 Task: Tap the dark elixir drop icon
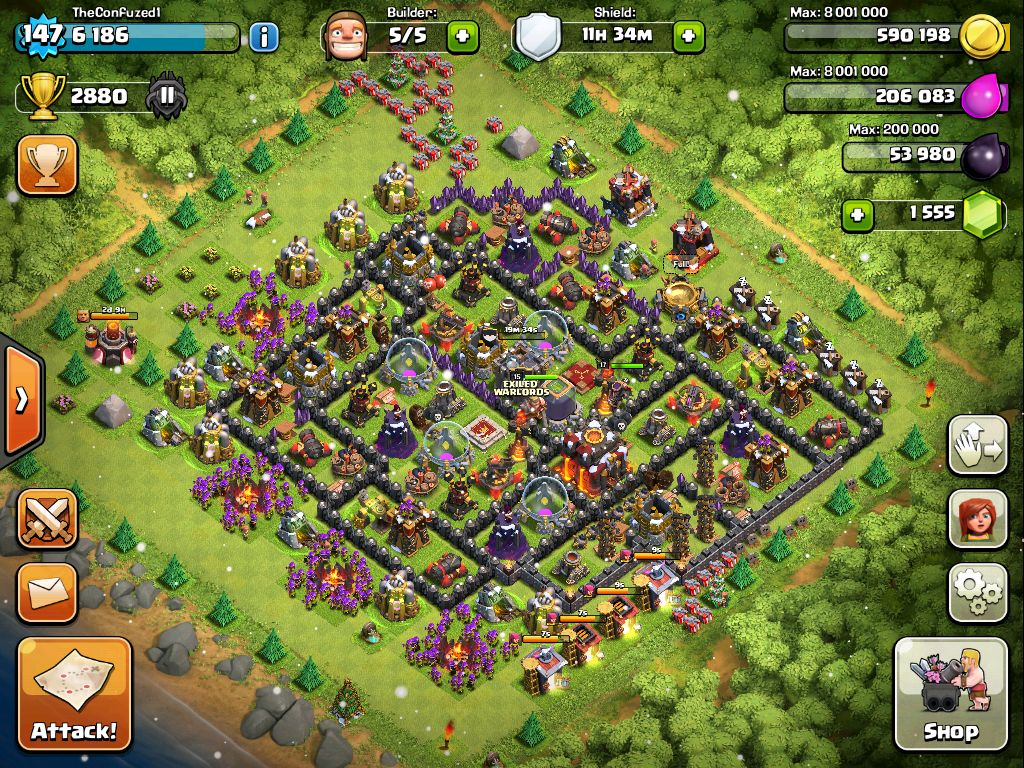pyautogui.click(x=981, y=156)
